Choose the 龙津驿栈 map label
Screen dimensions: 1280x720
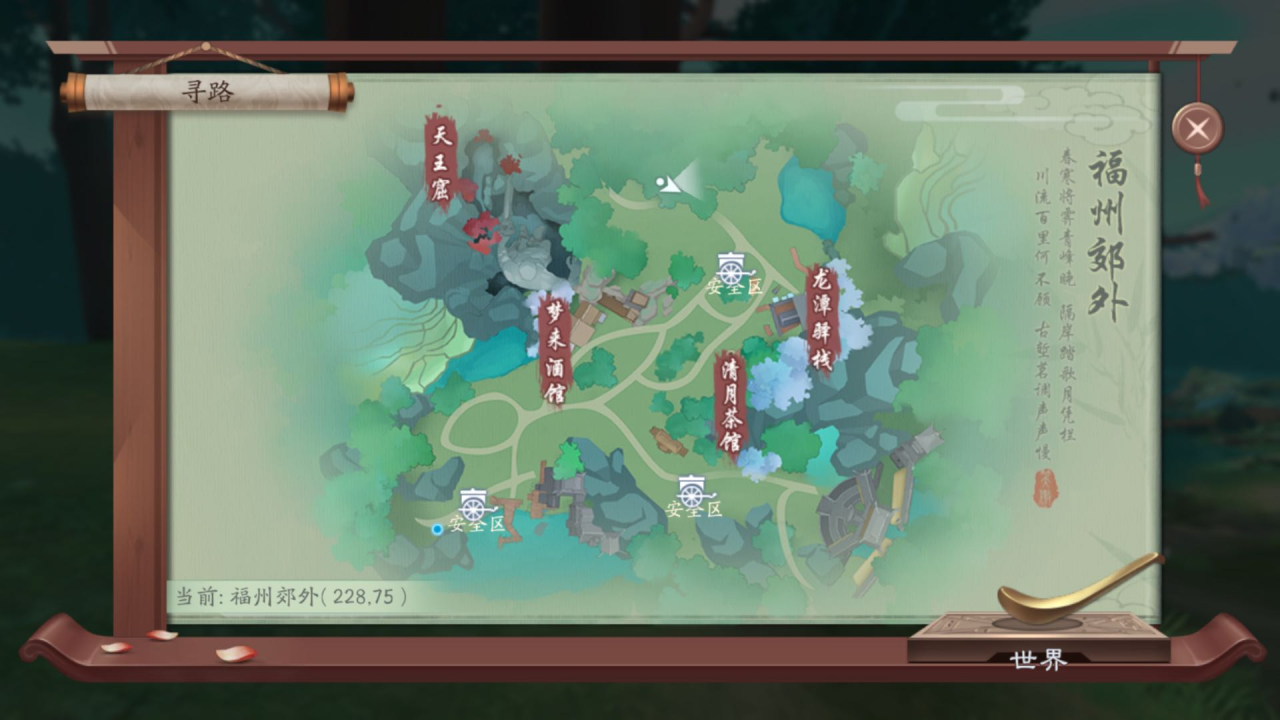pos(822,318)
